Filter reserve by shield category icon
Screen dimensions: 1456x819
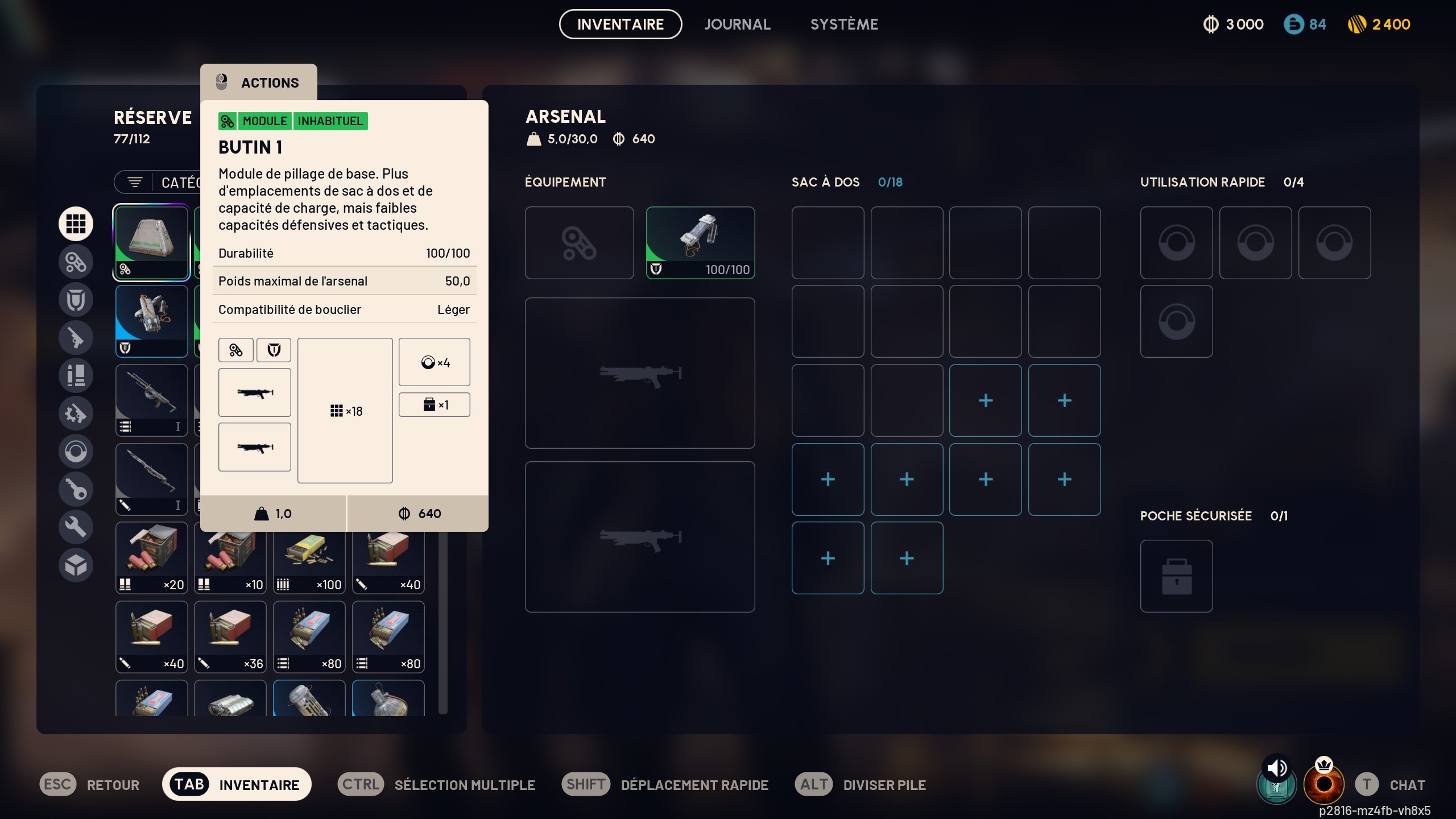point(76,300)
